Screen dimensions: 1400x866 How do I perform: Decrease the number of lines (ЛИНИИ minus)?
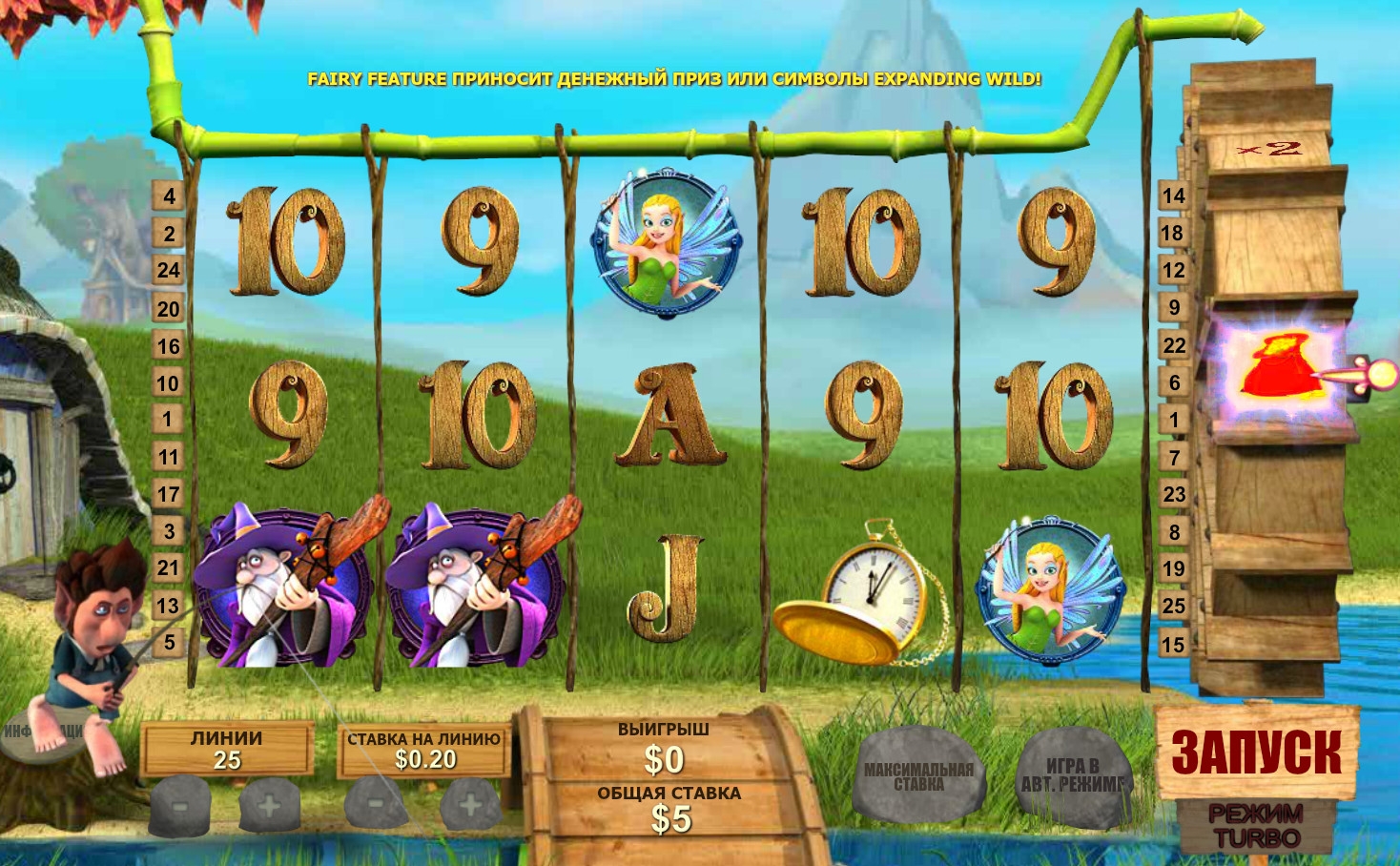181,804
